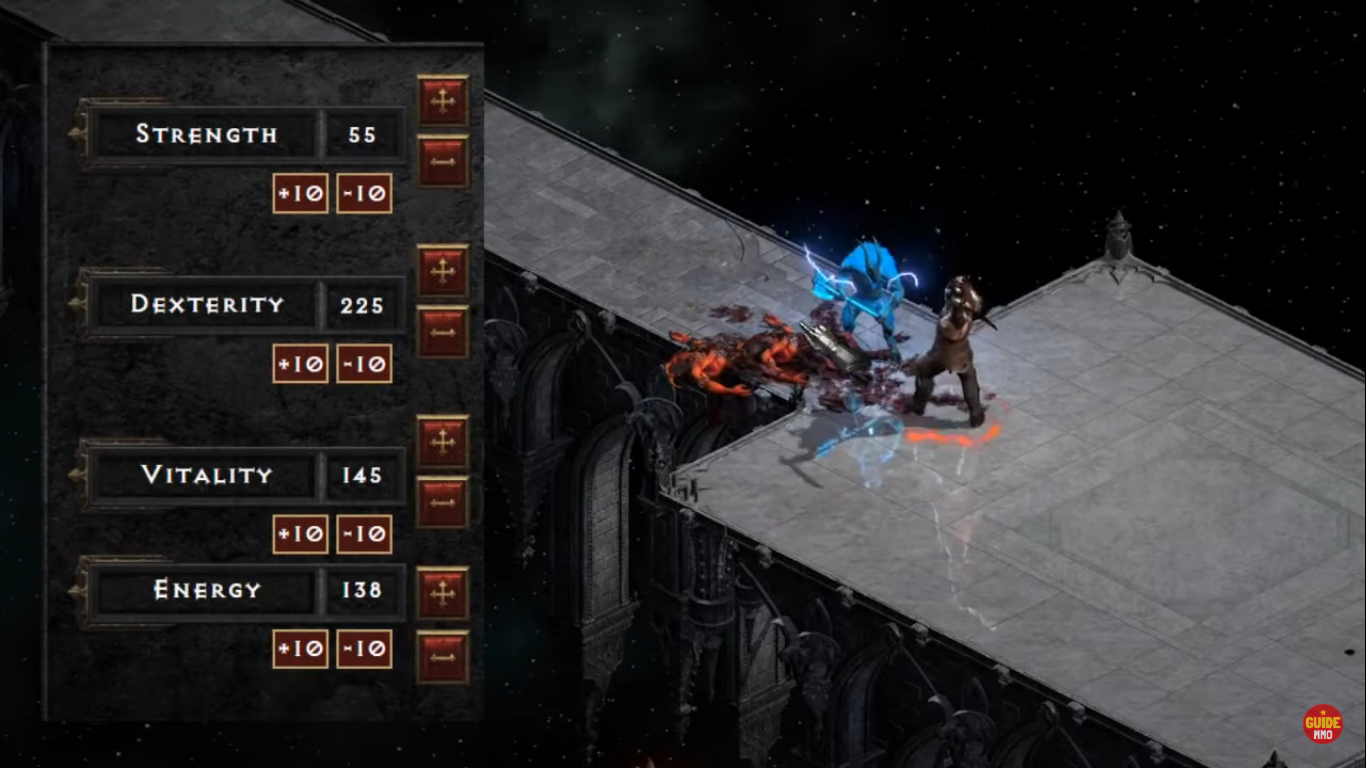Add 10 points to Strength

(x=300, y=193)
